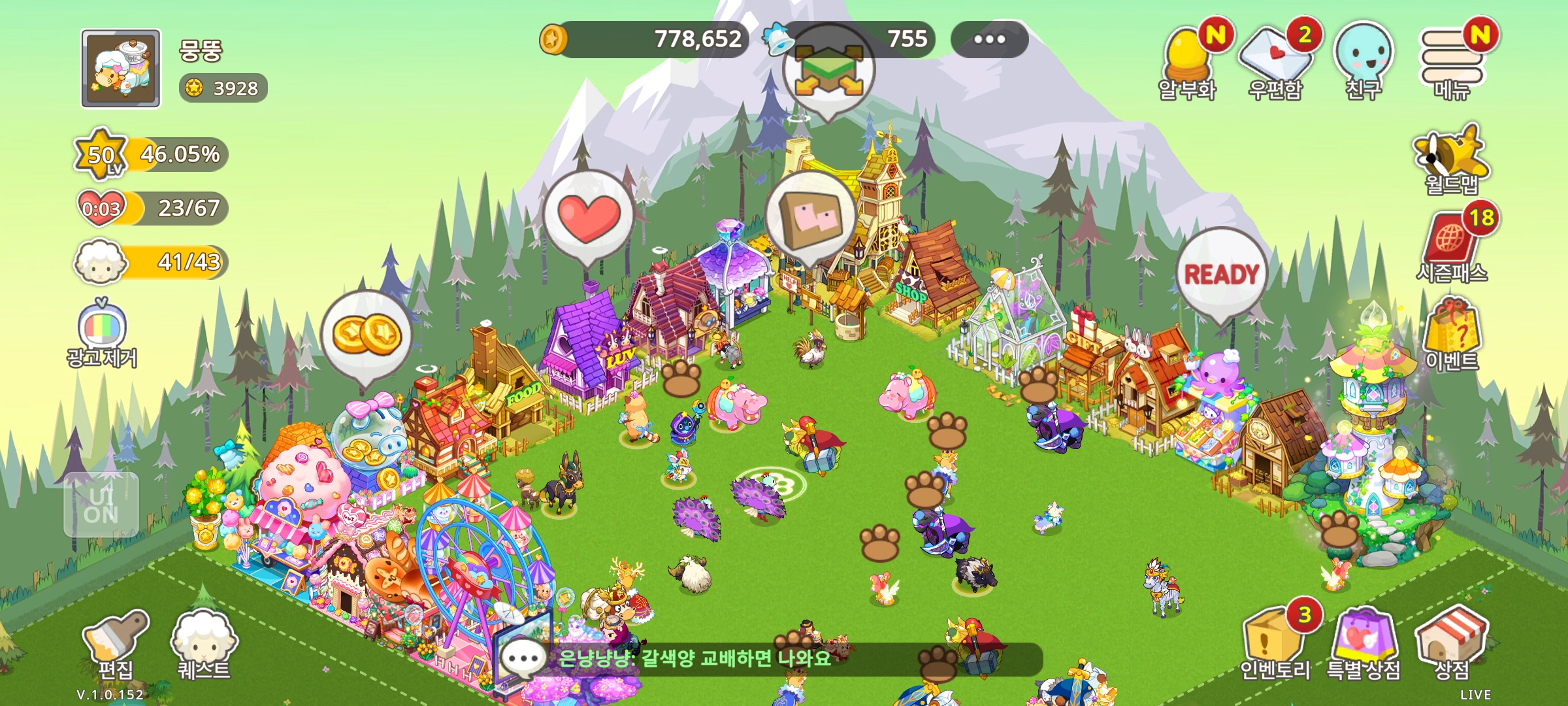Image resolution: width=1568 pixels, height=706 pixels.
Task: Tap the three-dots currency expander
Action: [x=989, y=39]
